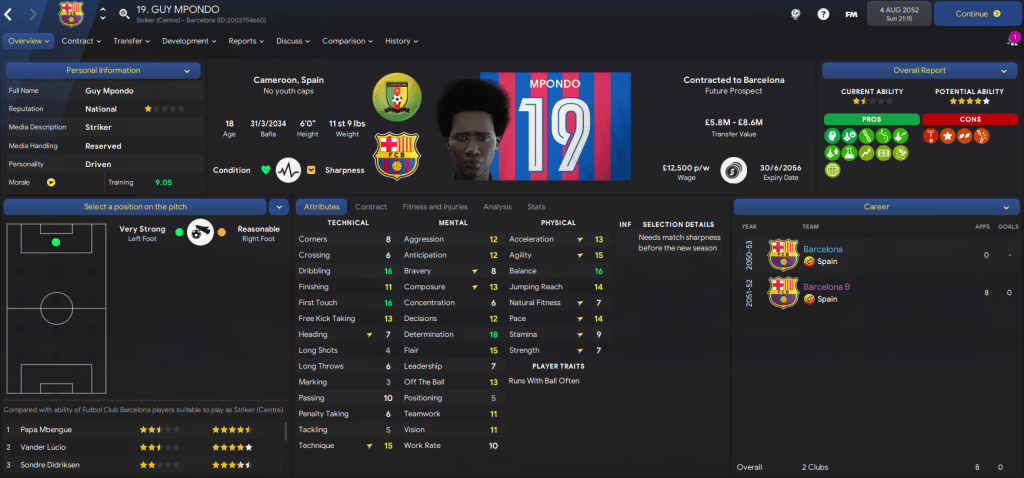Switch to the Analysis tab
The height and width of the screenshot is (478, 1024).
pyautogui.click(x=497, y=206)
